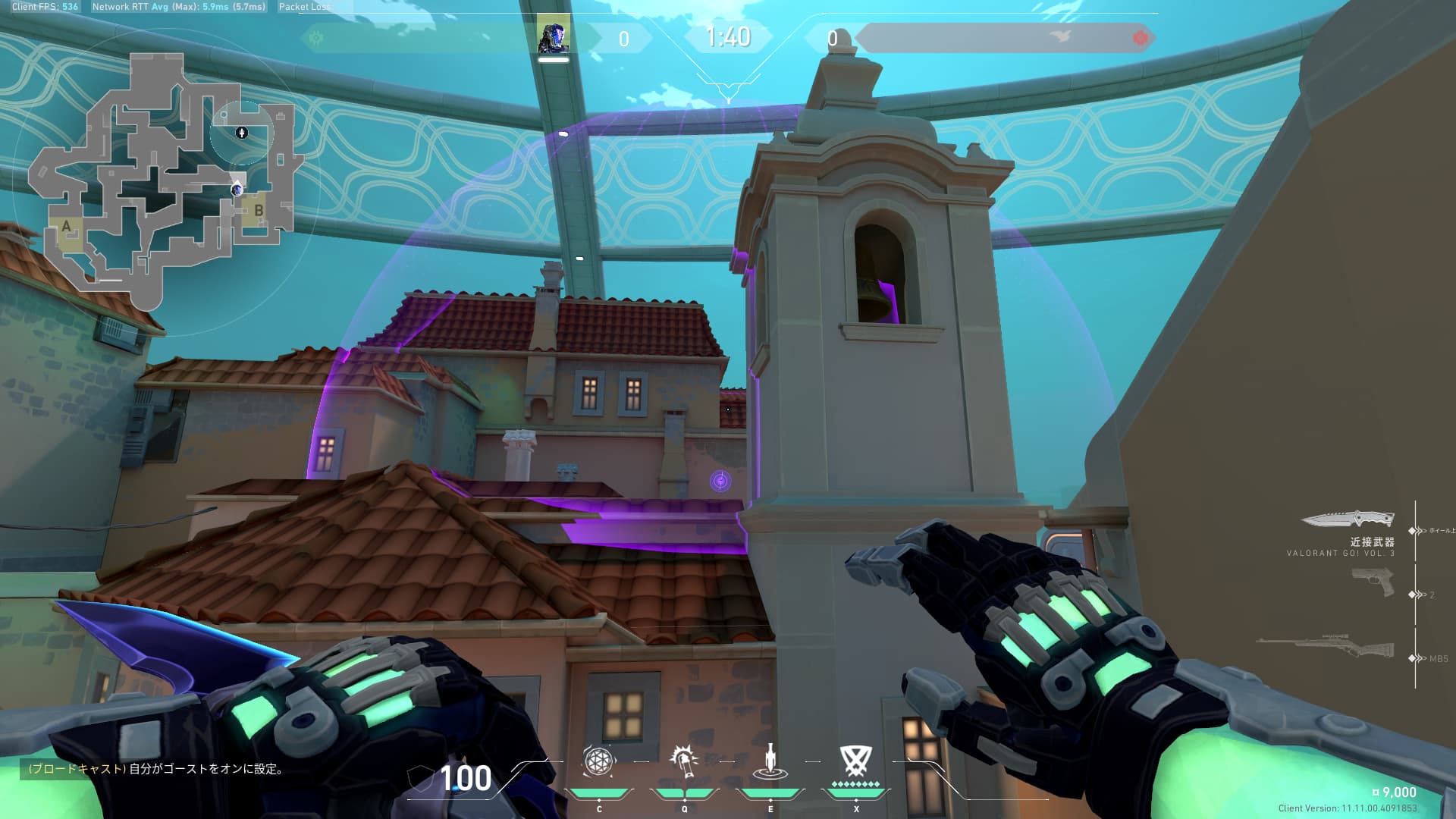Activate the geodesic sphere ability

598,761
